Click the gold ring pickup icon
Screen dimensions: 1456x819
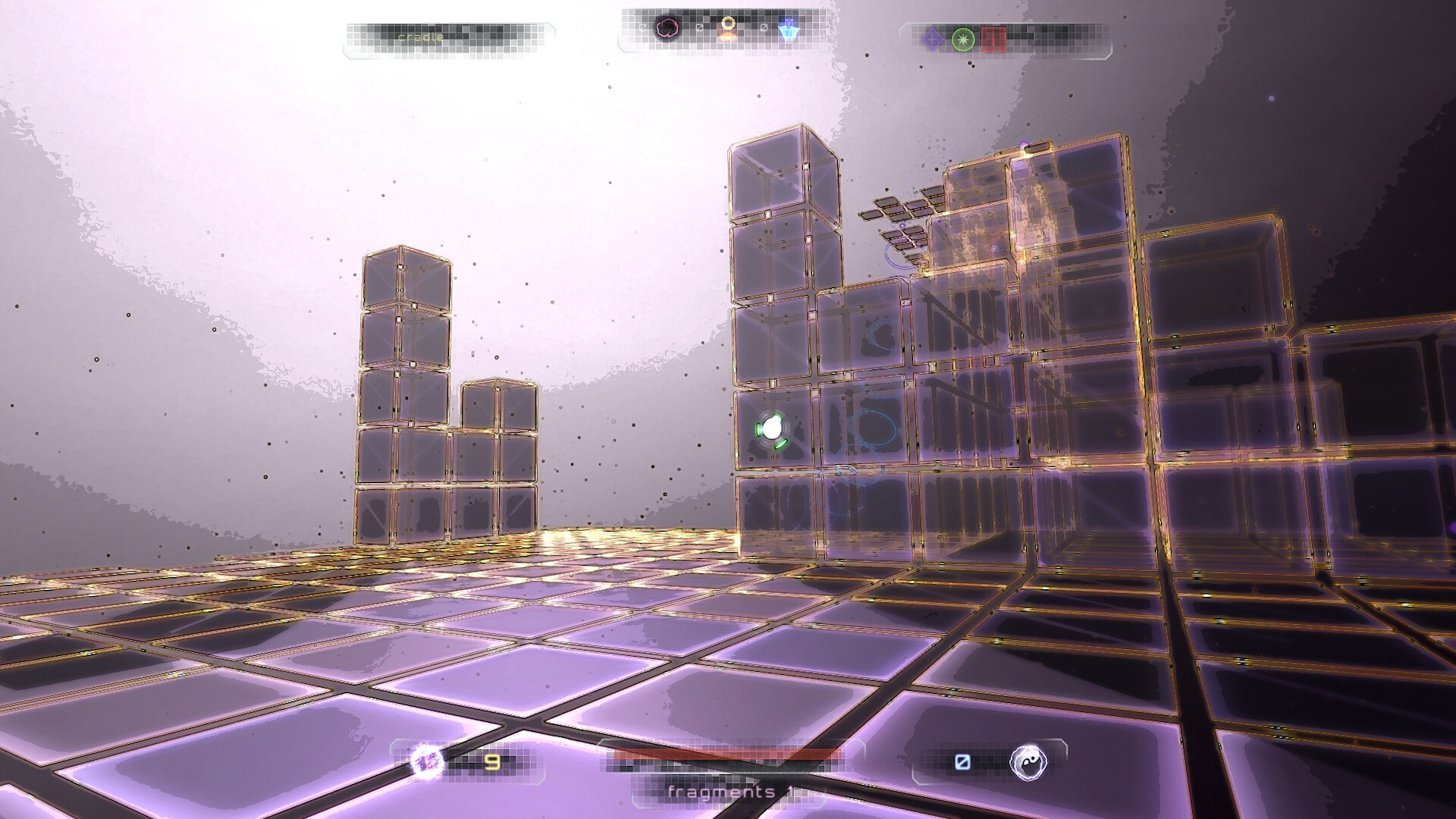pyautogui.click(x=730, y=25)
